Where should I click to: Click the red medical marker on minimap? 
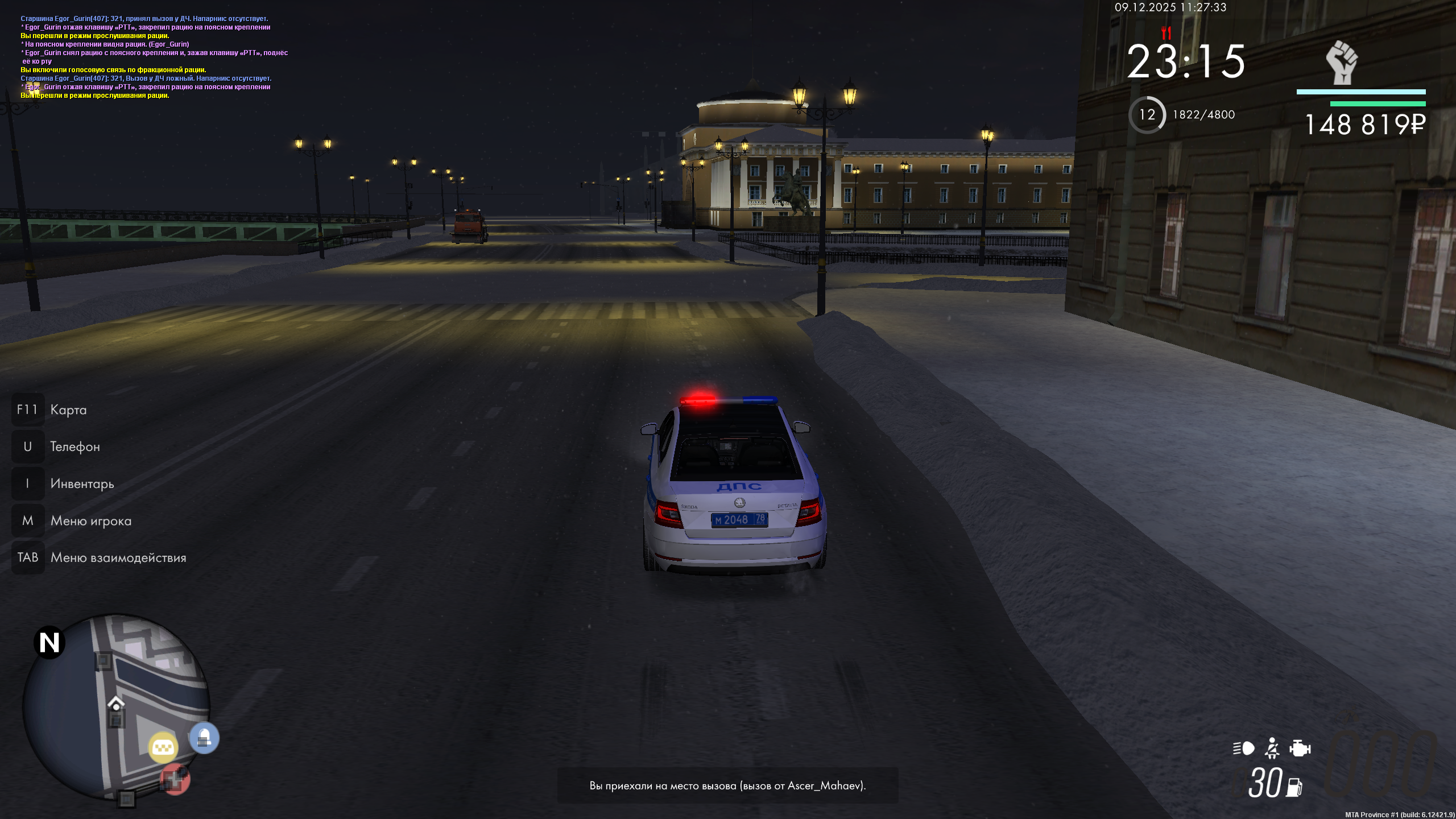coord(175,779)
